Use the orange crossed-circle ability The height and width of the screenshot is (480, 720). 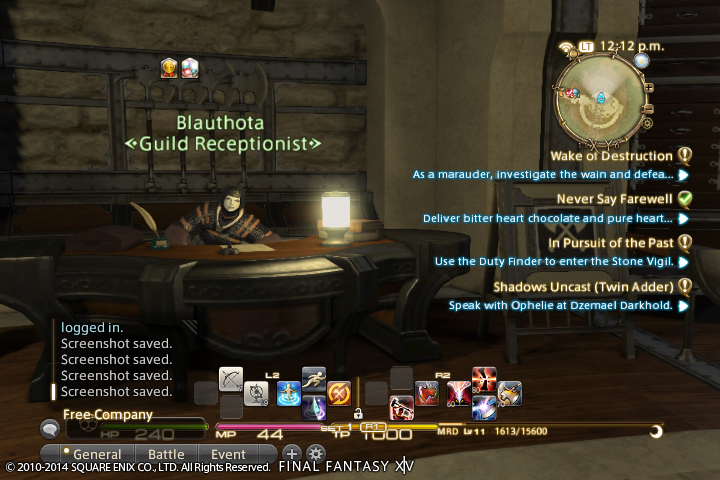339,393
